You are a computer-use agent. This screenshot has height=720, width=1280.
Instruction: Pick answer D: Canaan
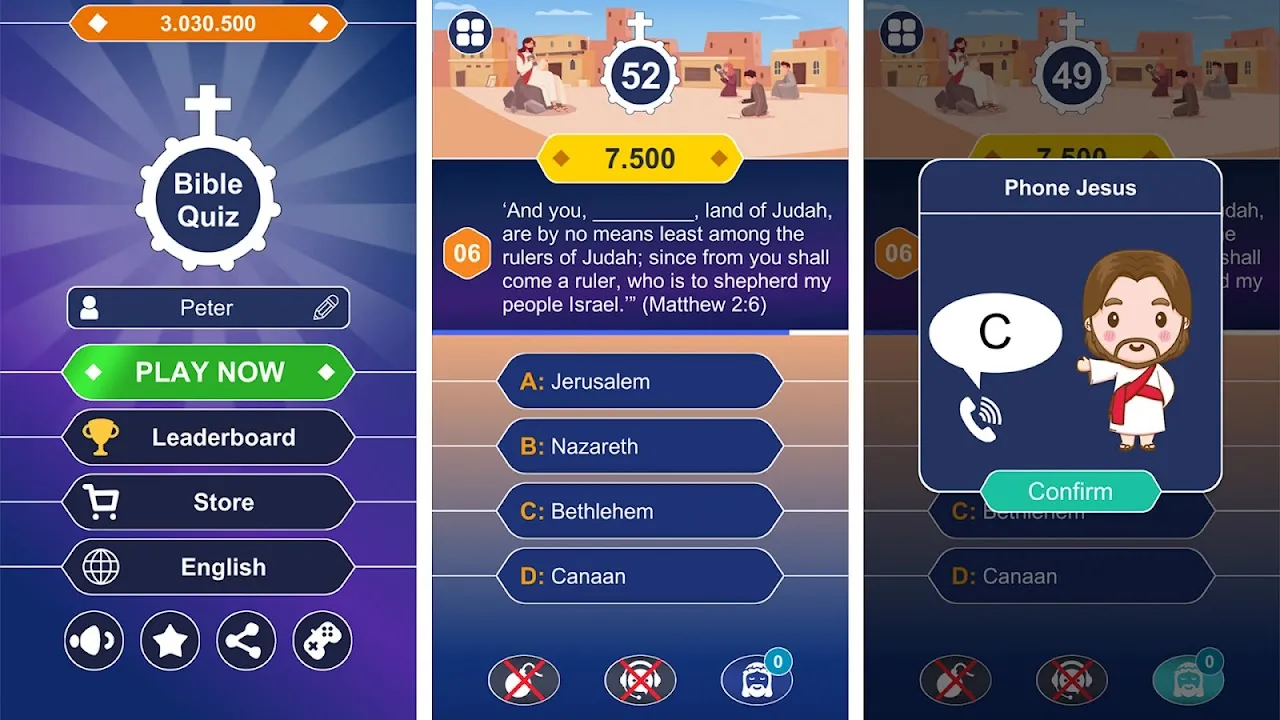pyautogui.click(x=640, y=576)
